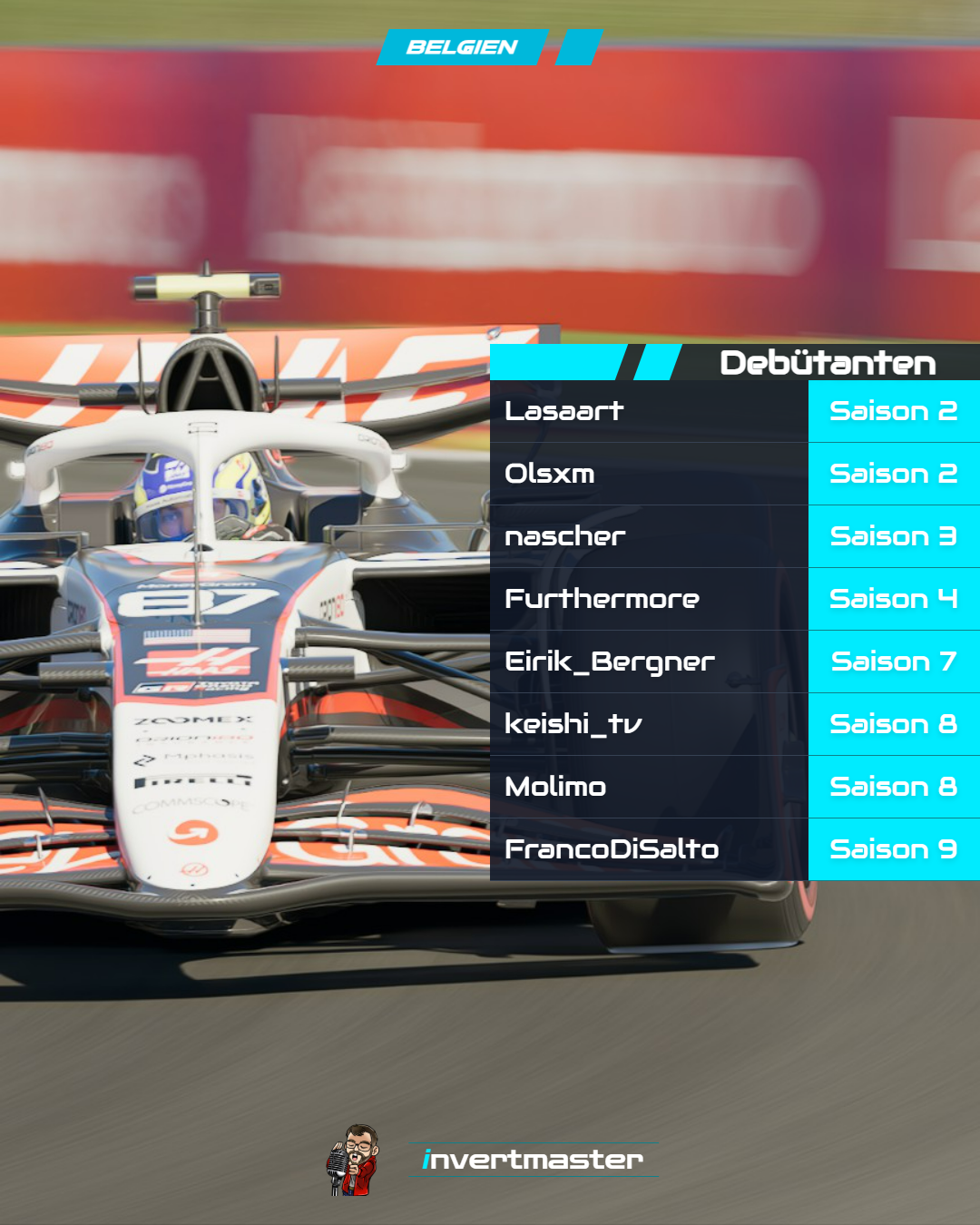The height and width of the screenshot is (1225, 980).
Task: Select the Saison 7 season cell
Action: coord(894,661)
